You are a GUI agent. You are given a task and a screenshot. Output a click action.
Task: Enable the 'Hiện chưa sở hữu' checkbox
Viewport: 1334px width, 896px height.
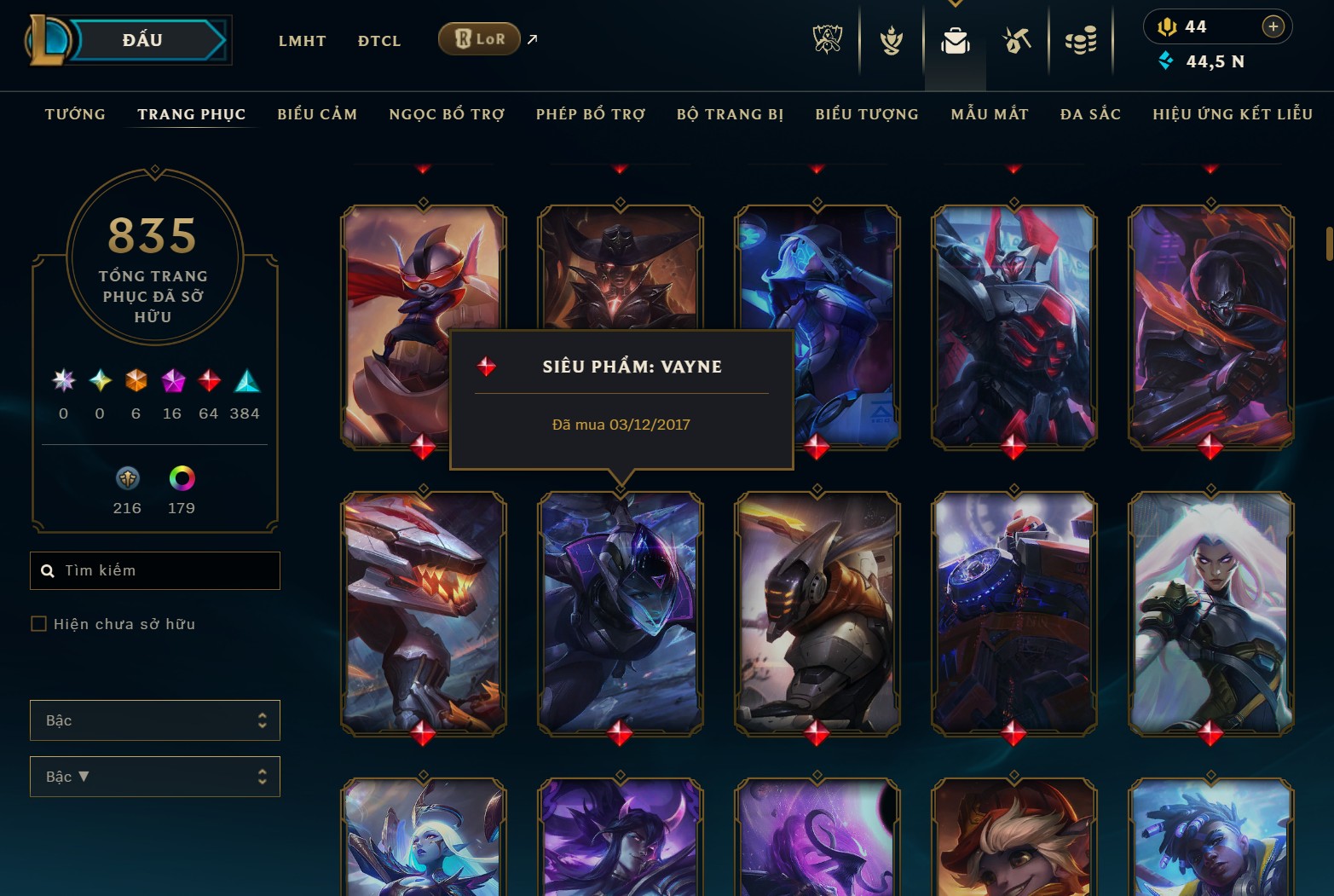pos(39,623)
